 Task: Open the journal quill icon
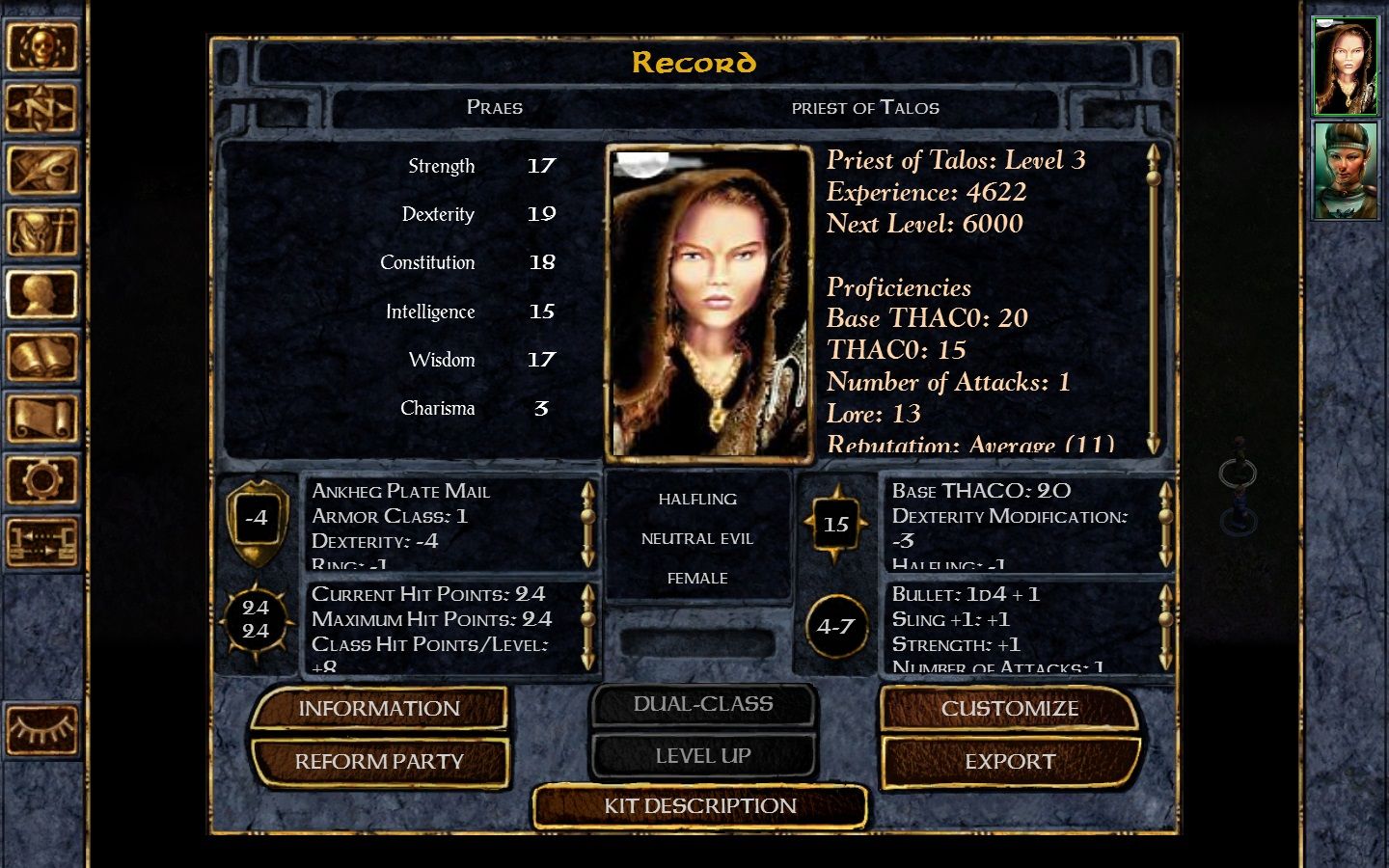click(x=41, y=170)
